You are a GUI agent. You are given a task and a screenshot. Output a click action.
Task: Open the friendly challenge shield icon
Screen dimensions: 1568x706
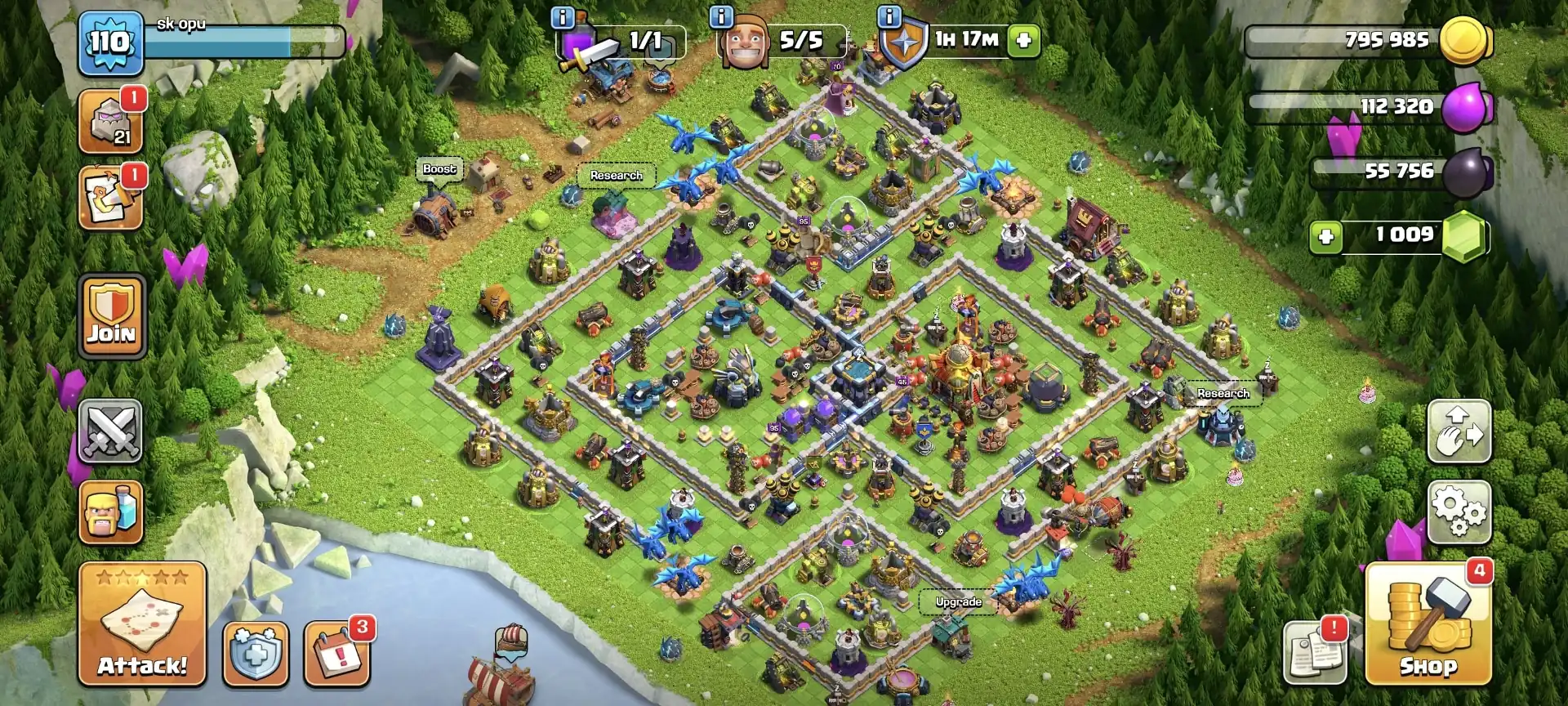[253, 654]
